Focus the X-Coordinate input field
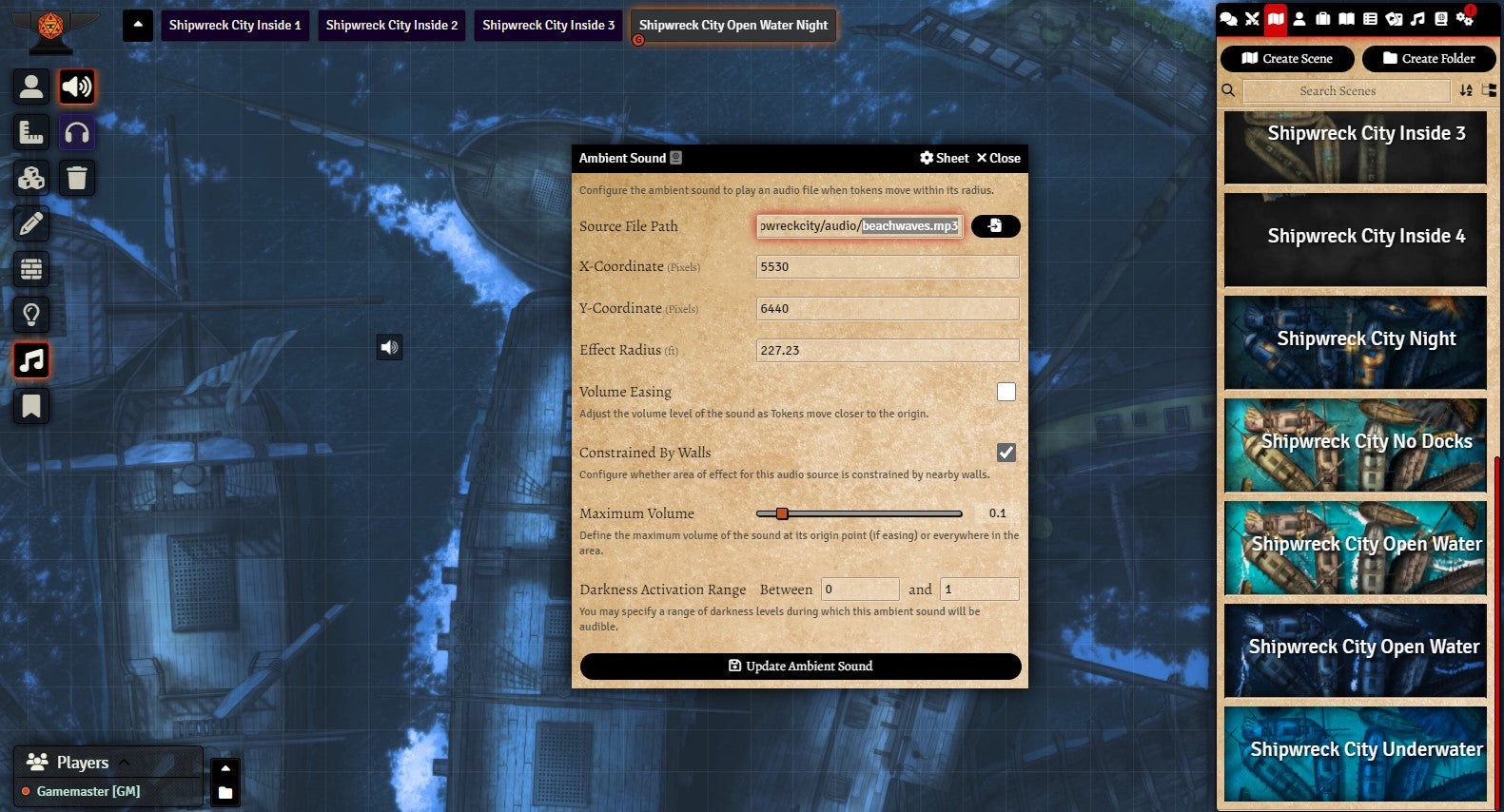The image size is (1504, 812). 887,267
